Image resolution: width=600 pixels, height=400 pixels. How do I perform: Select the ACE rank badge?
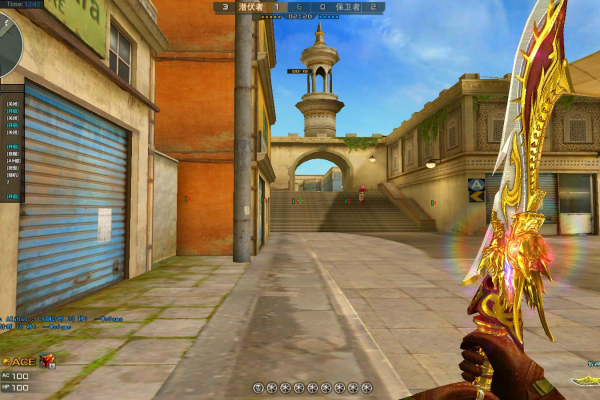pyautogui.click(x=20, y=361)
